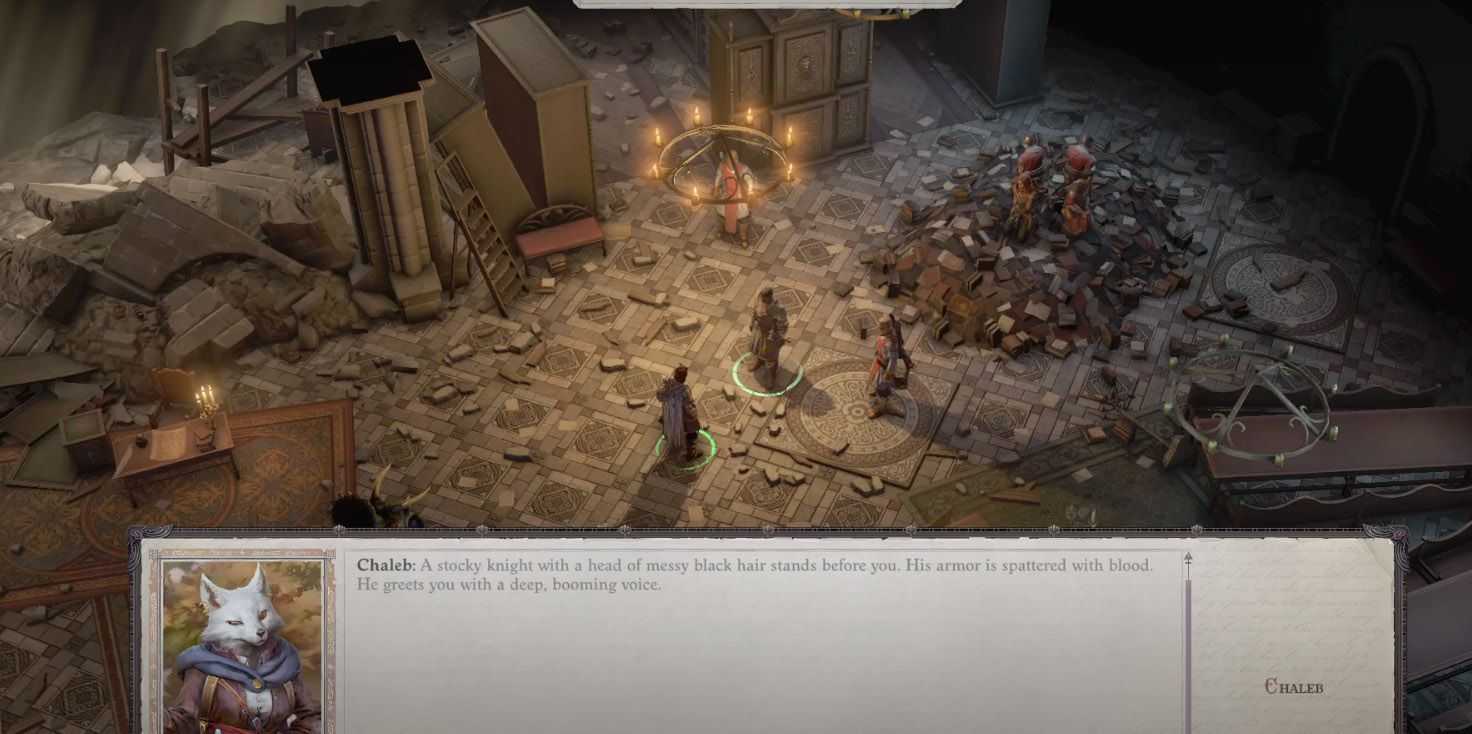Click the bodies lying atop the book pile
1472x734 pixels.
click(x=1050, y=190)
